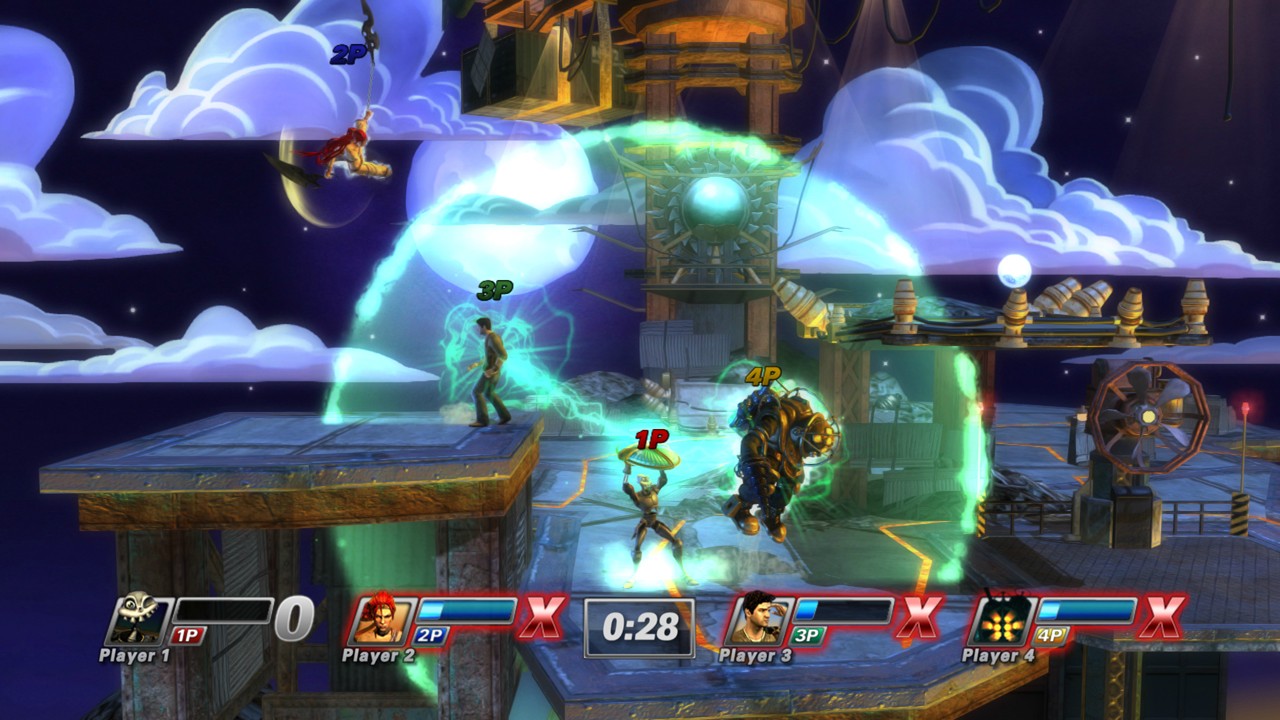1280x720 pixels.
Task: Toggle the blue 2P badge under Player 2's portrait
Action: tap(431, 634)
